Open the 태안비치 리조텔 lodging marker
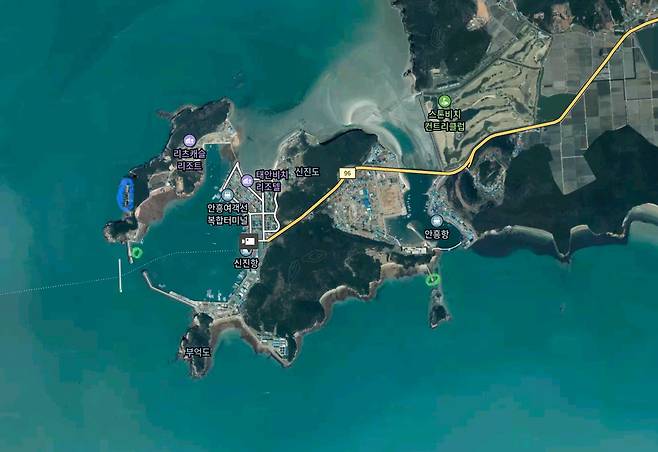The width and height of the screenshot is (658, 452). click(x=248, y=181)
